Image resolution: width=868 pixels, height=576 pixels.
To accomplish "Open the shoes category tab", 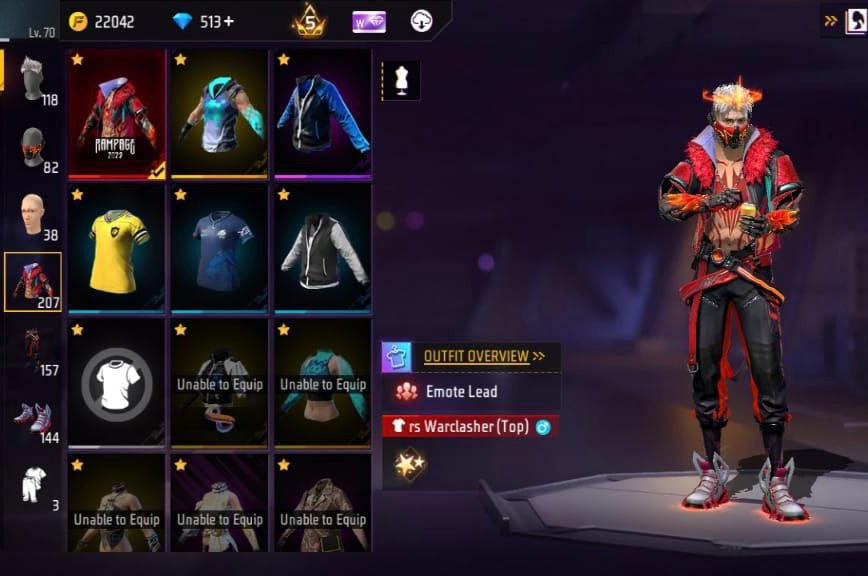I will (33, 417).
